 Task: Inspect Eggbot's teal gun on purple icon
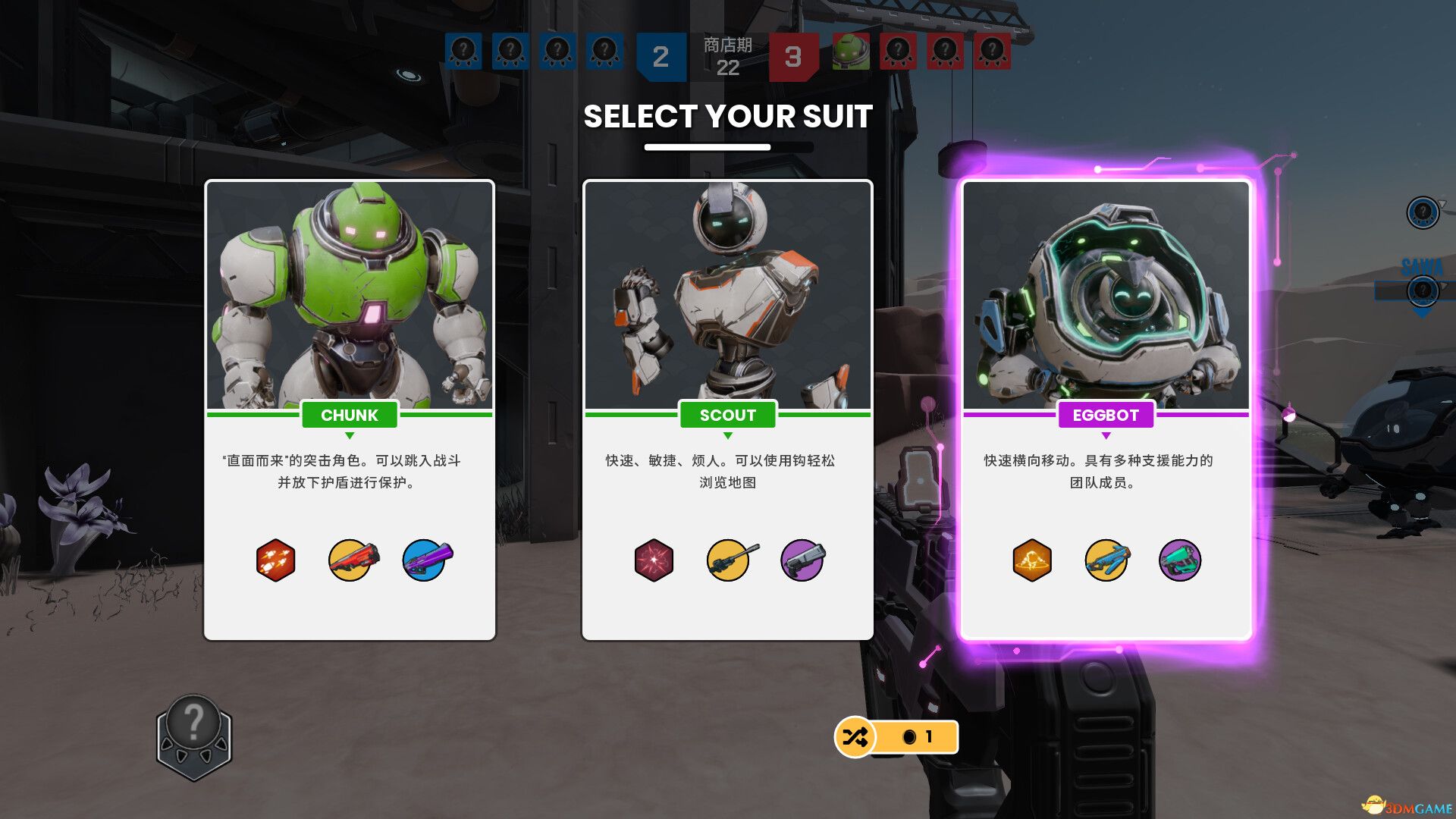(x=1180, y=560)
